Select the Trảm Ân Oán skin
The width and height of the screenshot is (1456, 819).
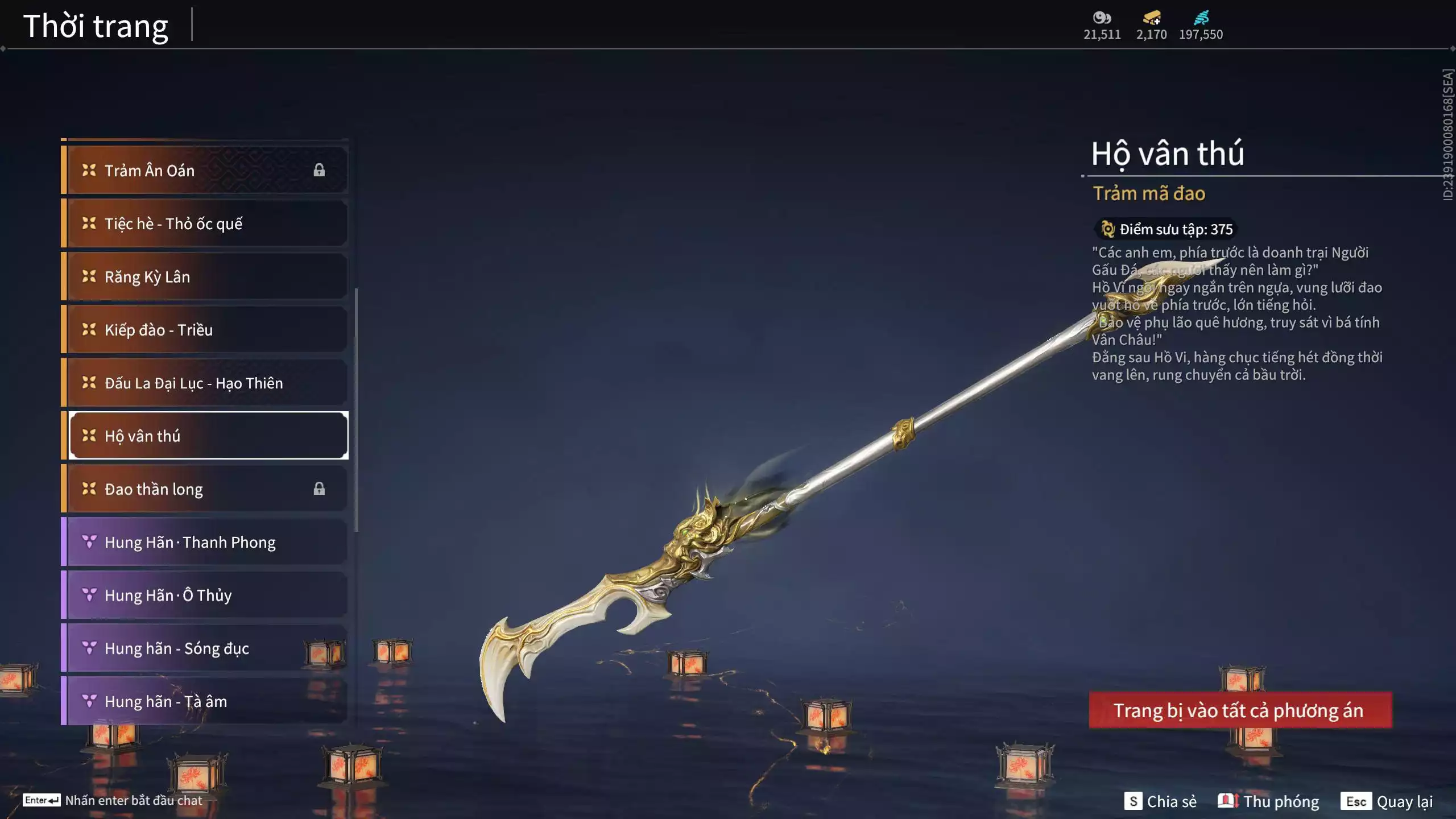click(x=205, y=170)
